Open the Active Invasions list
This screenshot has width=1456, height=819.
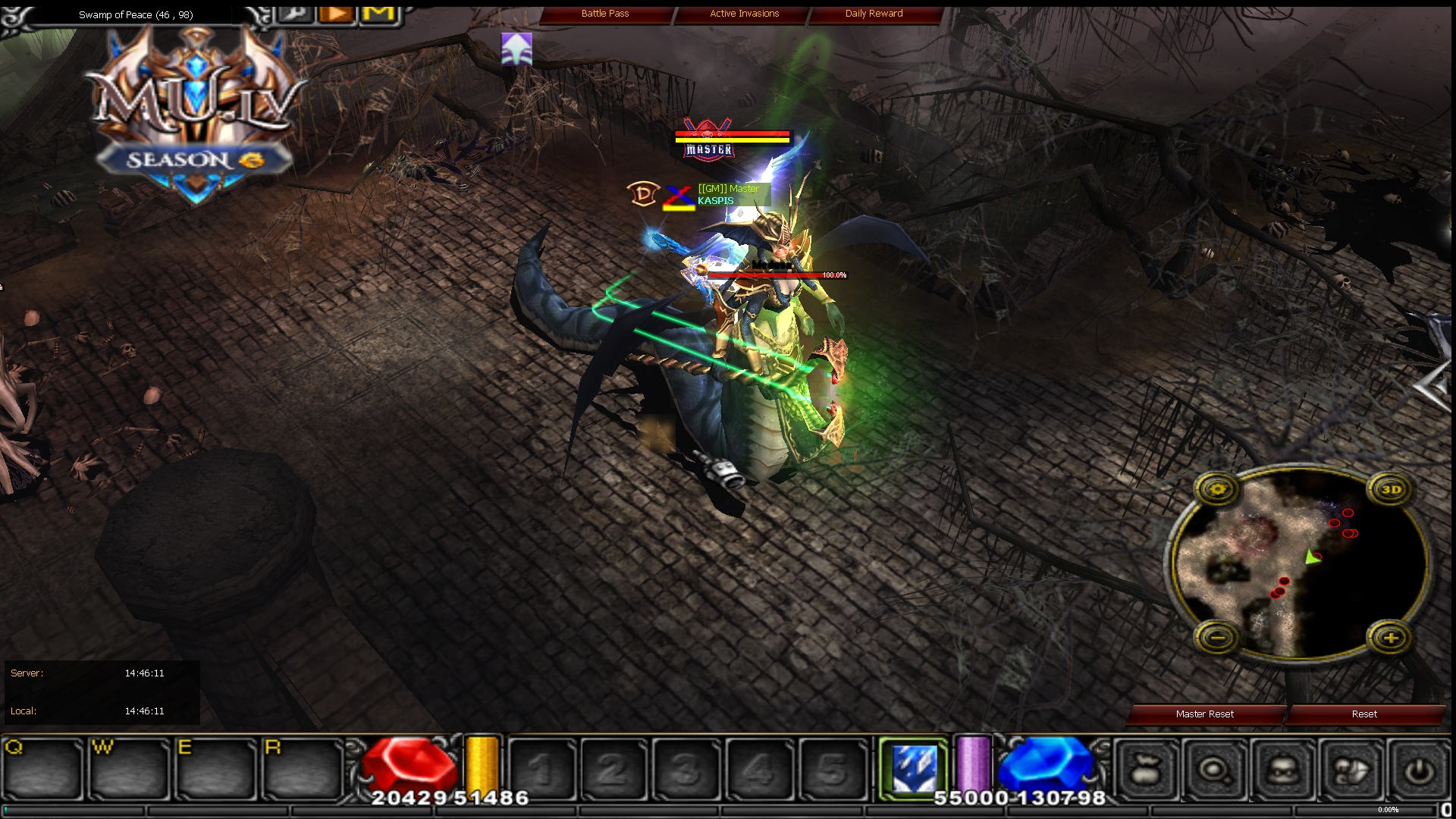tap(743, 13)
